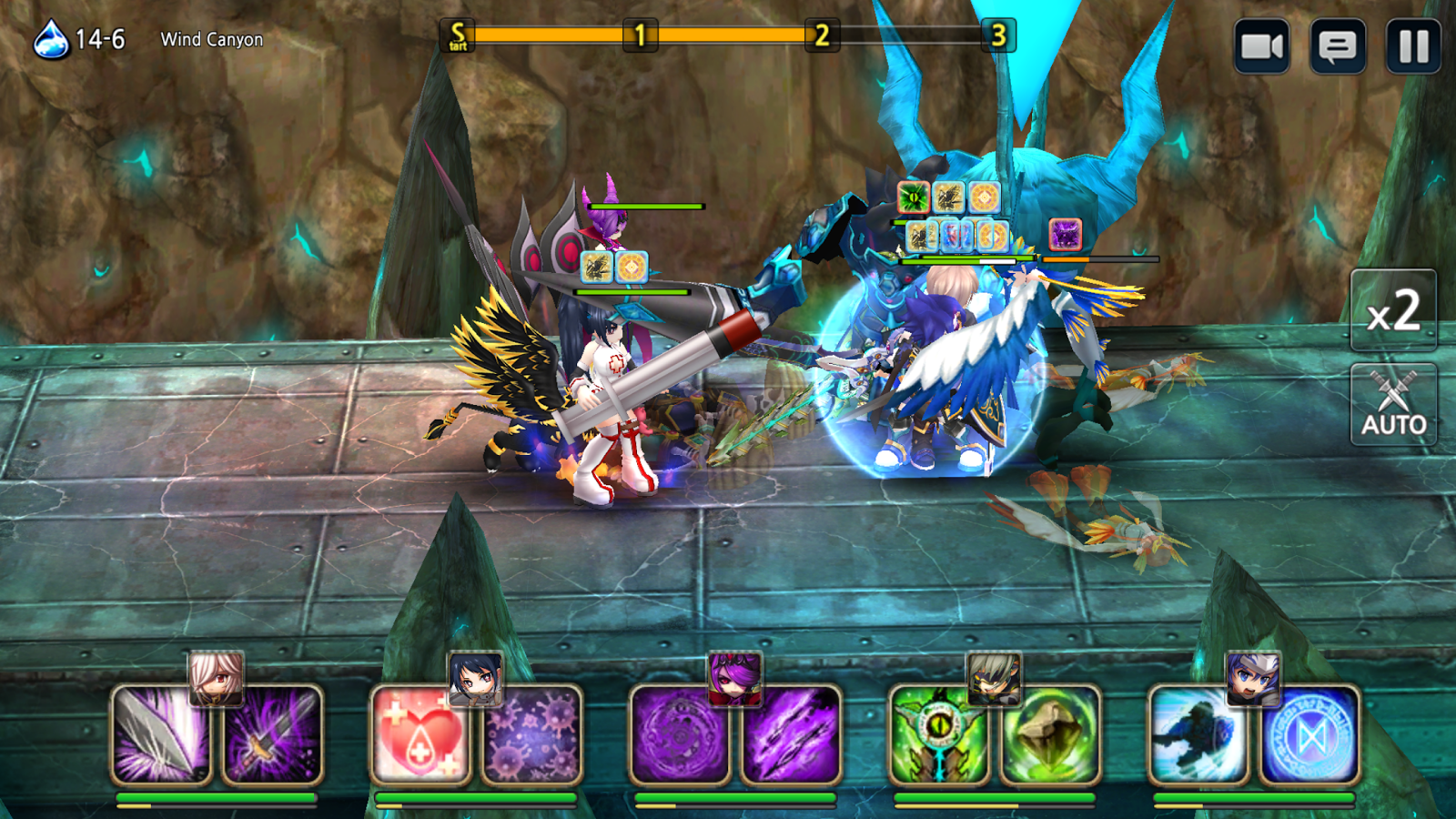Activate the blue dashing knight skill
This screenshot has width=1456, height=819.
click(x=1198, y=735)
